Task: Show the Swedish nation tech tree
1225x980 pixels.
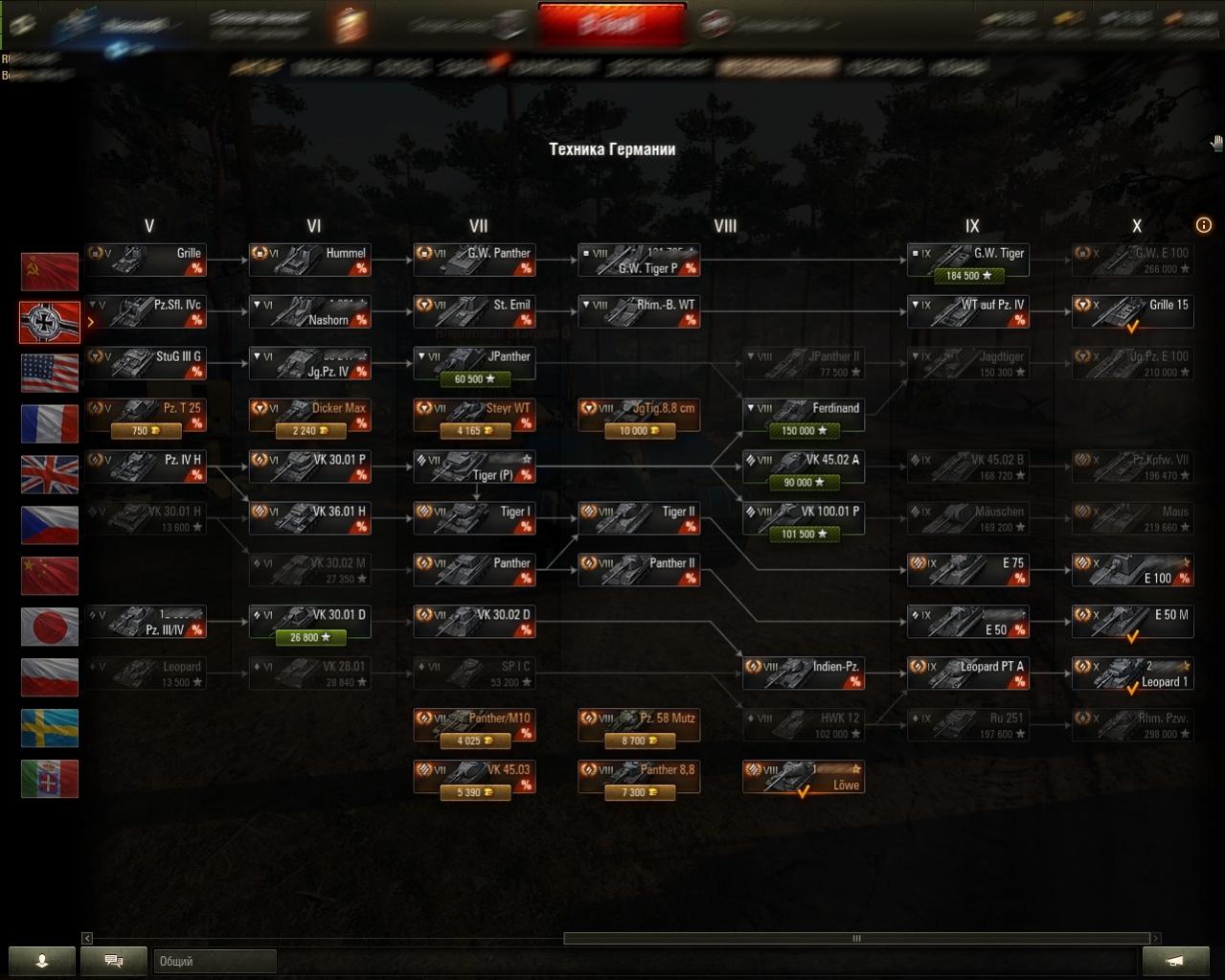Action: tap(50, 728)
